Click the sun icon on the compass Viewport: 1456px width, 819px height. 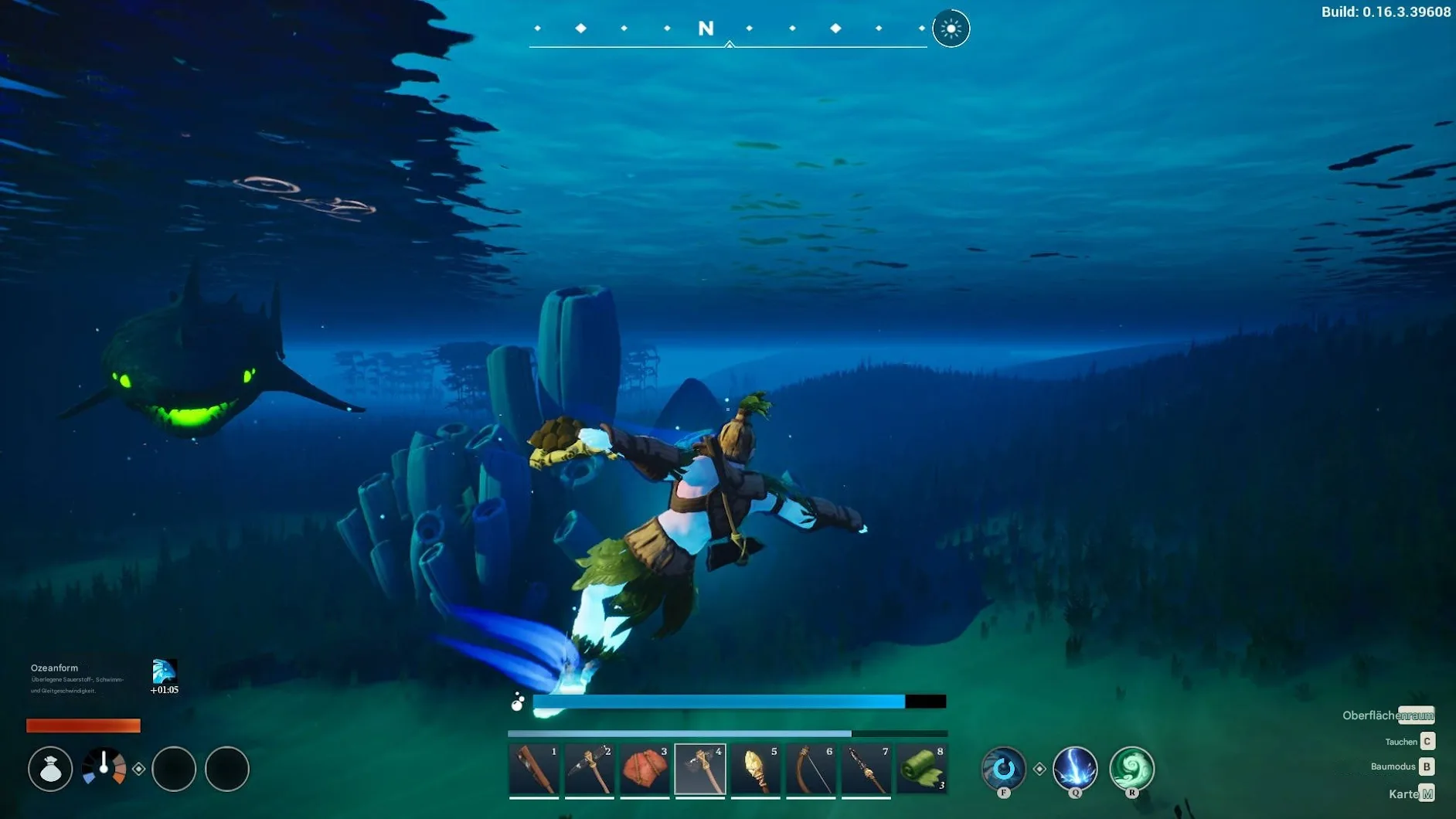point(951,29)
